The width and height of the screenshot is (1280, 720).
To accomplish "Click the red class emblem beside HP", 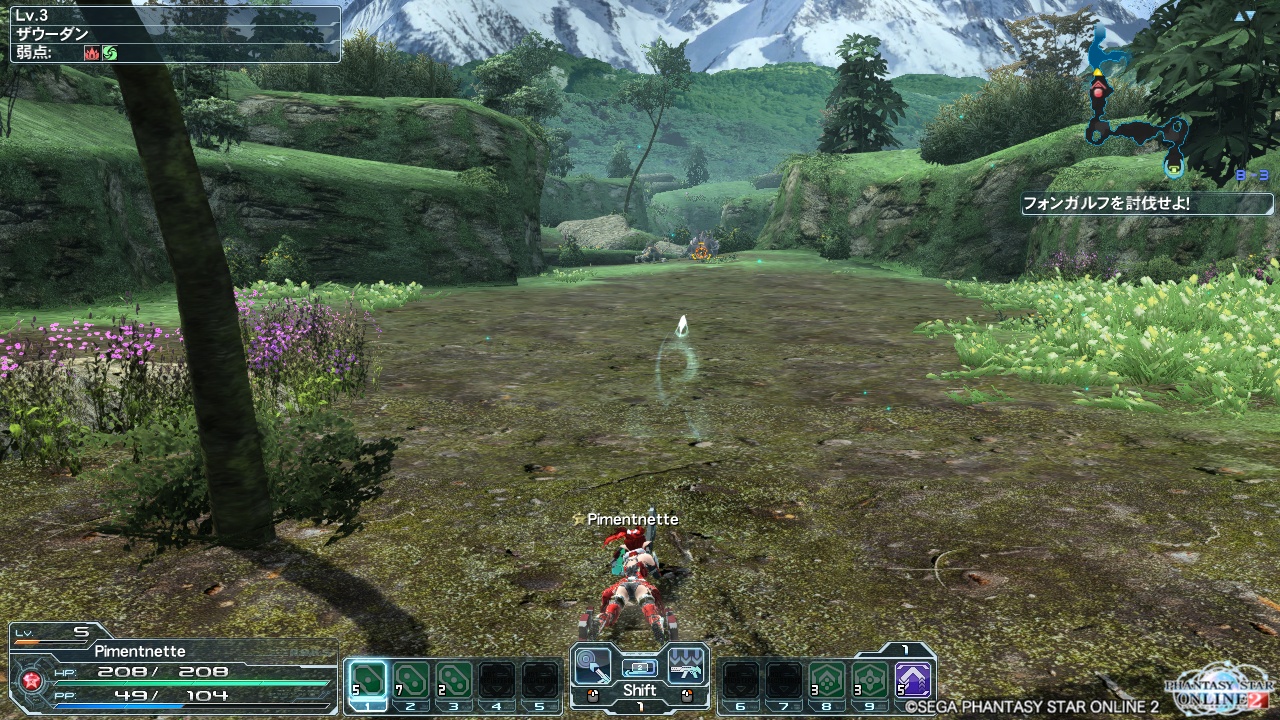I will tap(30, 683).
